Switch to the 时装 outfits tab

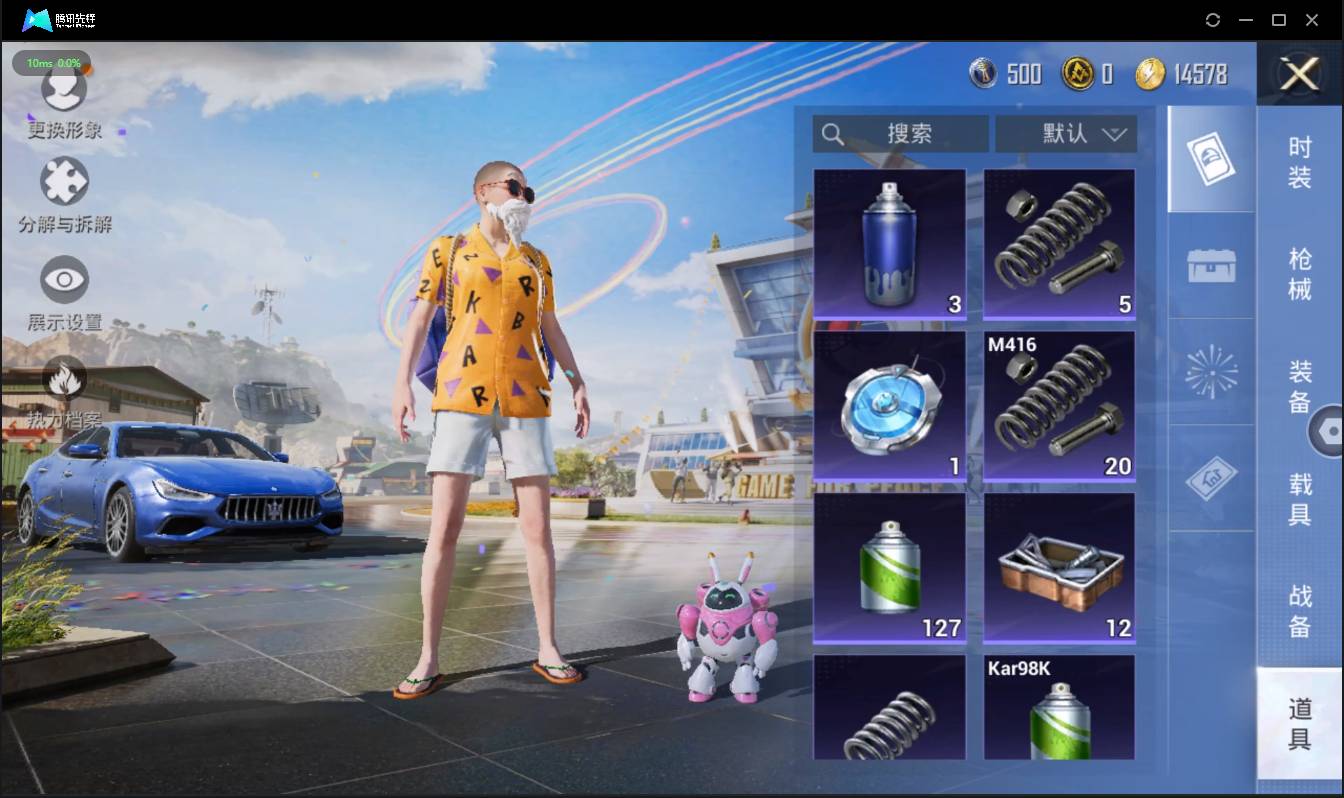pyautogui.click(x=1299, y=162)
